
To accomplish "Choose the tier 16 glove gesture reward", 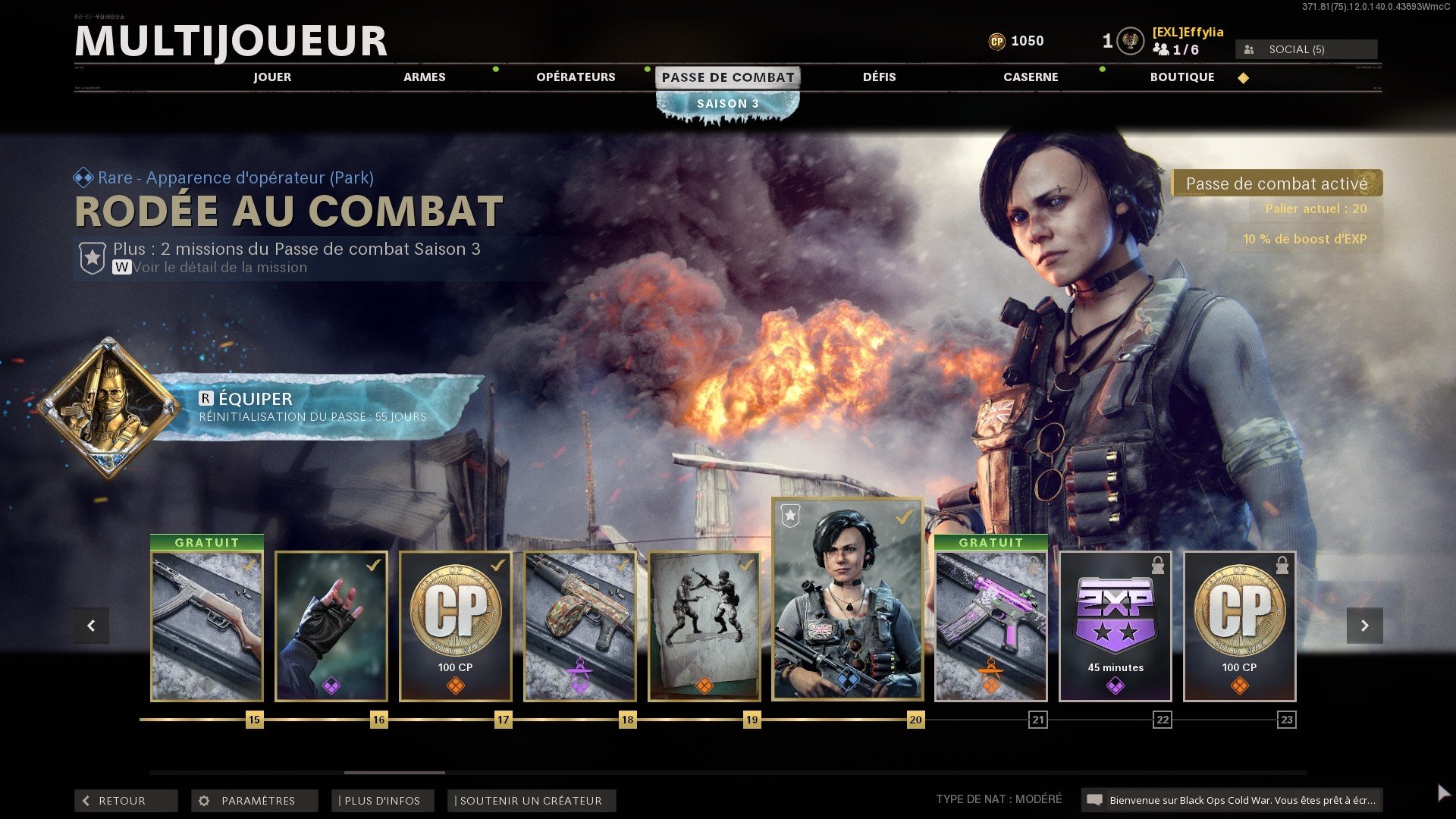I will click(x=331, y=626).
